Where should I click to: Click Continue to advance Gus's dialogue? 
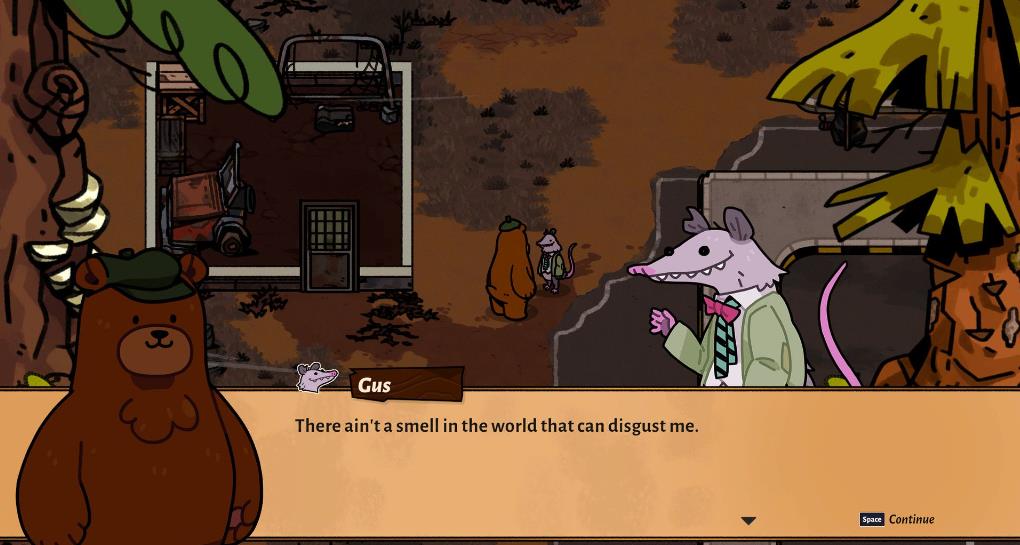point(910,519)
